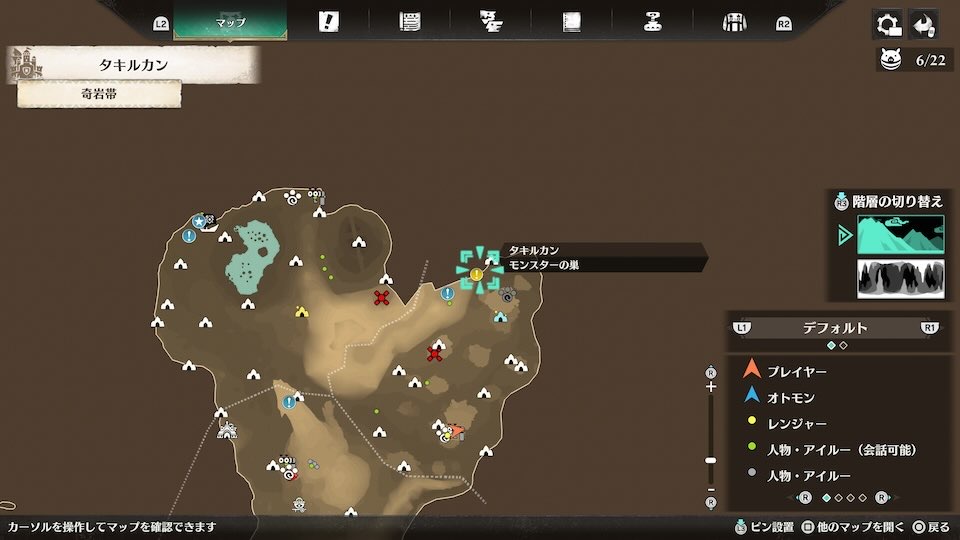This screenshot has width=960, height=540.
Task: Select the surface layer mountain thumbnail
Action: click(x=900, y=235)
